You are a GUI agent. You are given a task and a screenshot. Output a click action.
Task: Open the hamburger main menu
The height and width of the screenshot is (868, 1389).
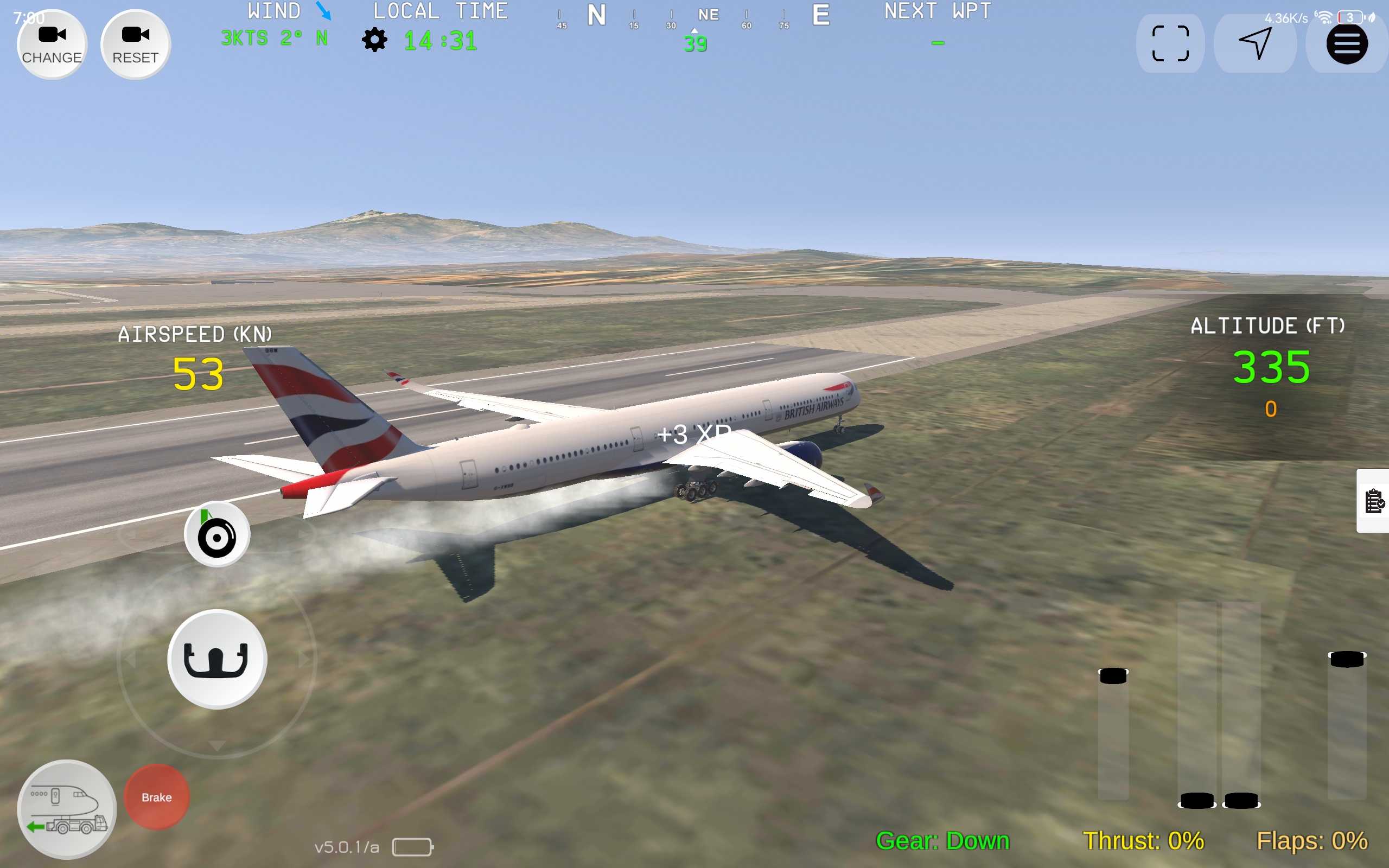pyautogui.click(x=1347, y=43)
